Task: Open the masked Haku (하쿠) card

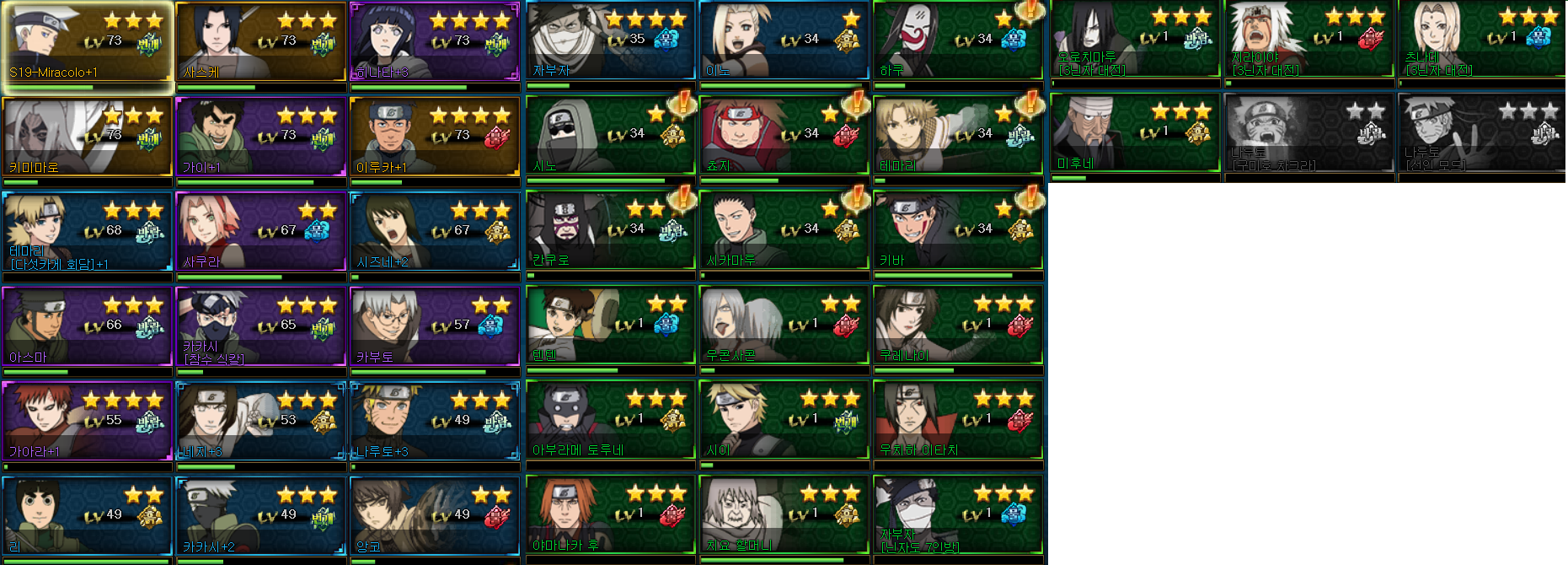Action: coord(957,40)
